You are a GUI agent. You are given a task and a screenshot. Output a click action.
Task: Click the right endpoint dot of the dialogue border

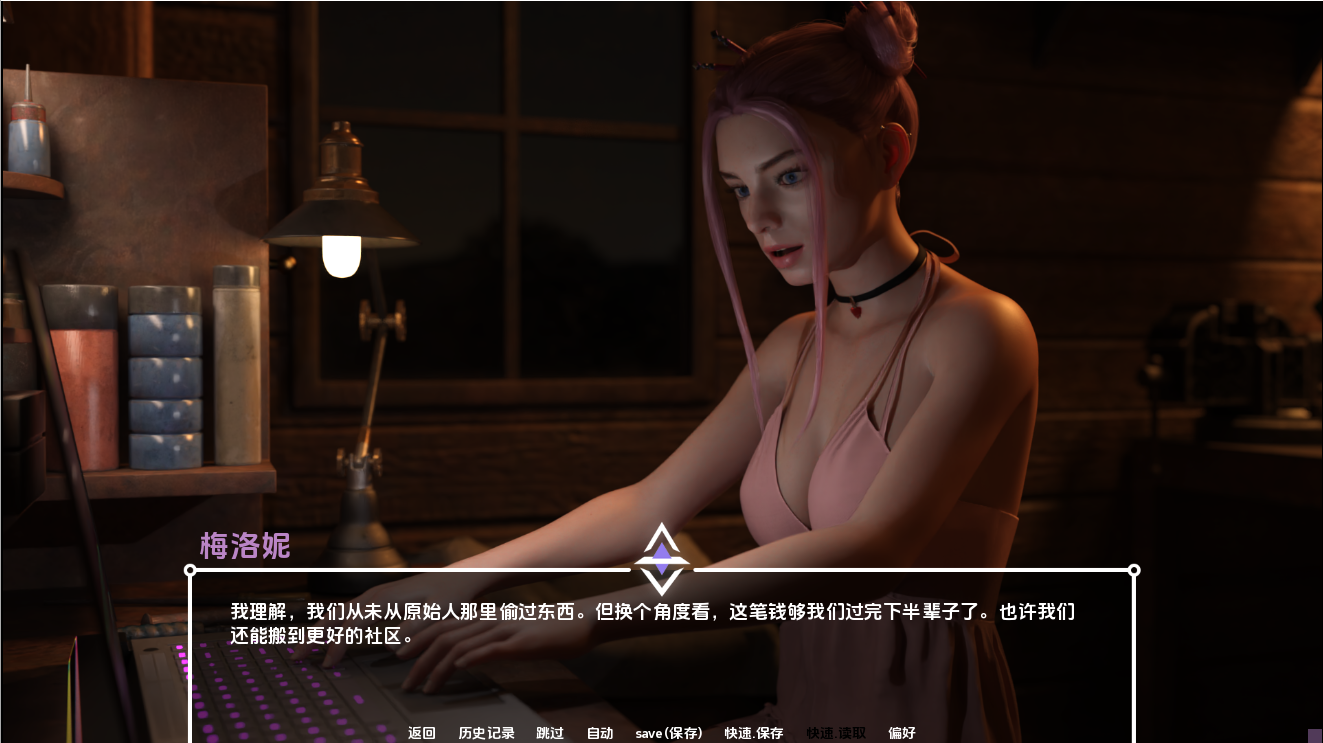pyautogui.click(x=1134, y=569)
